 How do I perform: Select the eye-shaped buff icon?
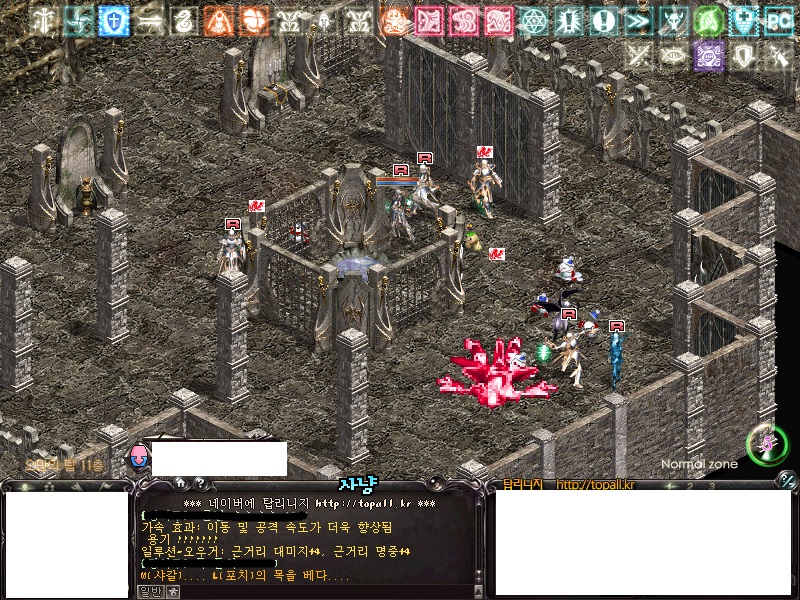click(x=673, y=56)
